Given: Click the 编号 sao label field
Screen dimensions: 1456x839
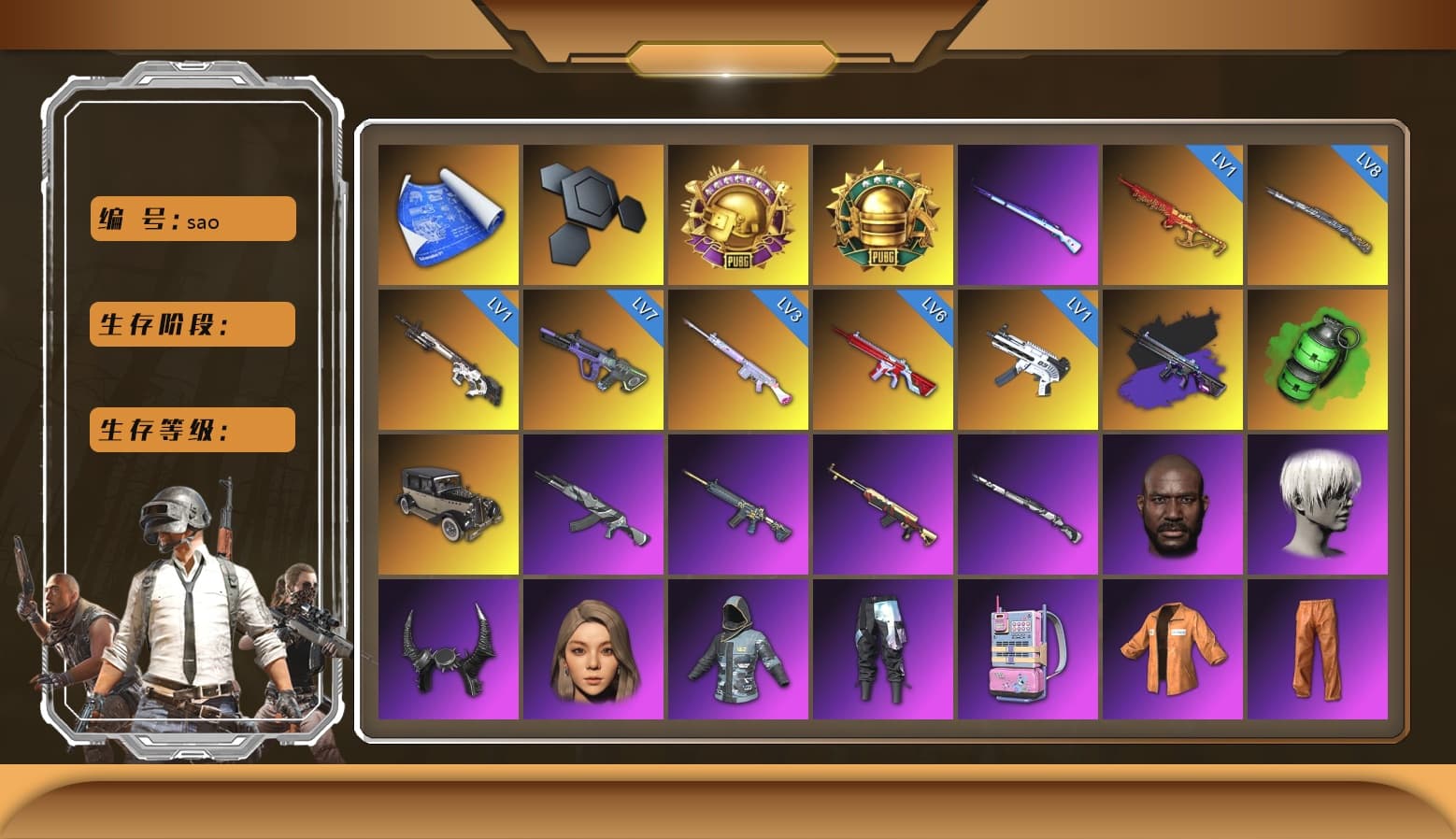Looking at the screenshot, I should [191, 220].
